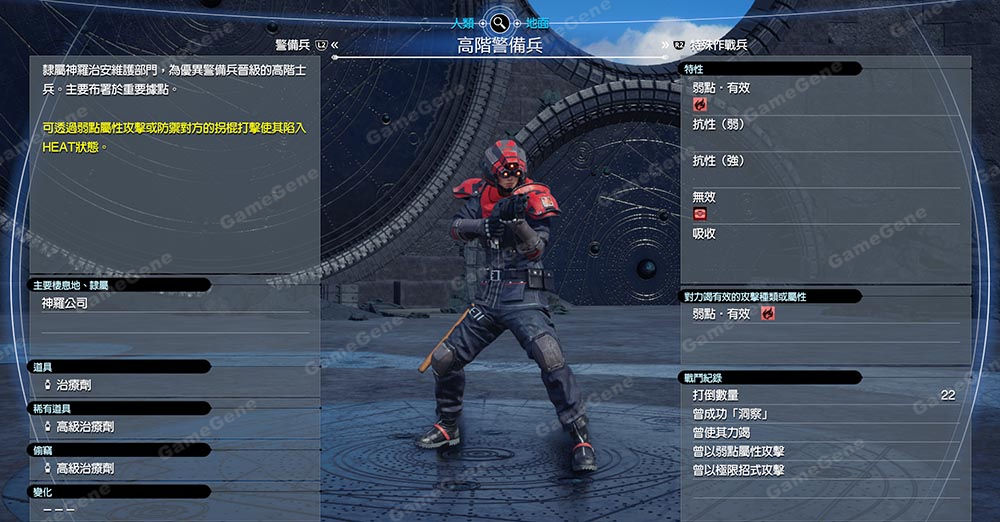Click the magnifying glass icon at top
Image resolution: width=1000 pixels, height=522 pixels.
(499, 22)
